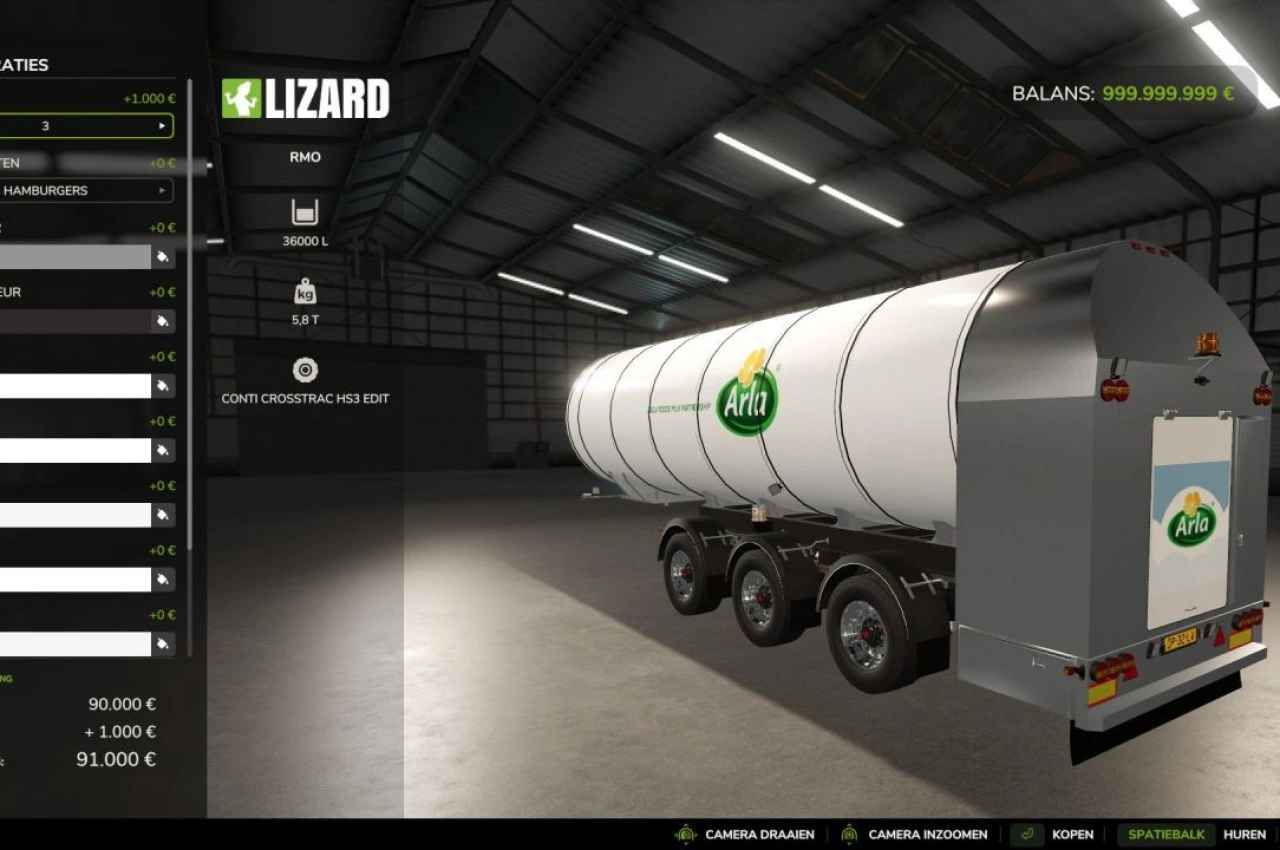This screenshot has width=1280, height=850.
Task: Click the right arrow on the selector showing 3
Action: pyautogui.click(x=163, y=125)
